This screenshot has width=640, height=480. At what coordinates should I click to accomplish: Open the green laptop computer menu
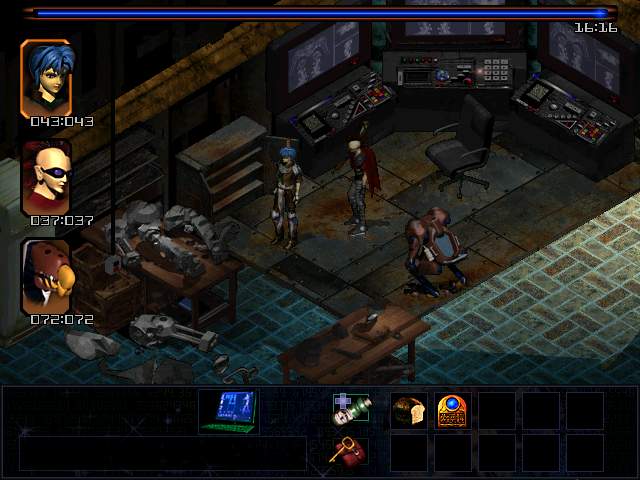coord(228,411)
